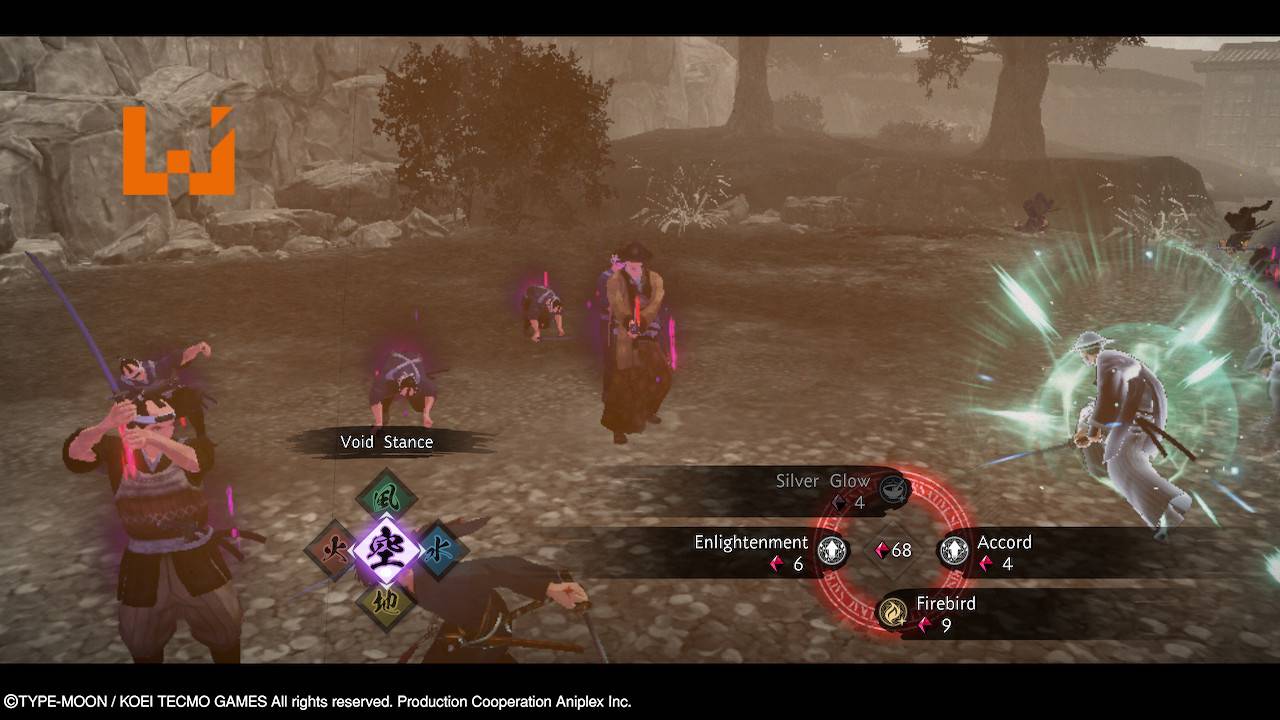This screenshot has width=1280, height=720.
Task: Cast the Enlightenment spell
Action: [x=832, y=550]
